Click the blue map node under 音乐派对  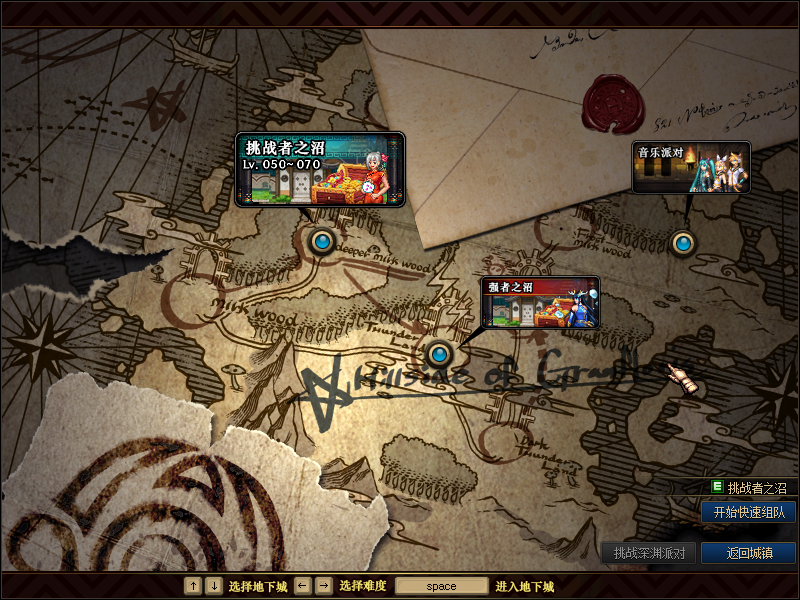coord(682,242)
